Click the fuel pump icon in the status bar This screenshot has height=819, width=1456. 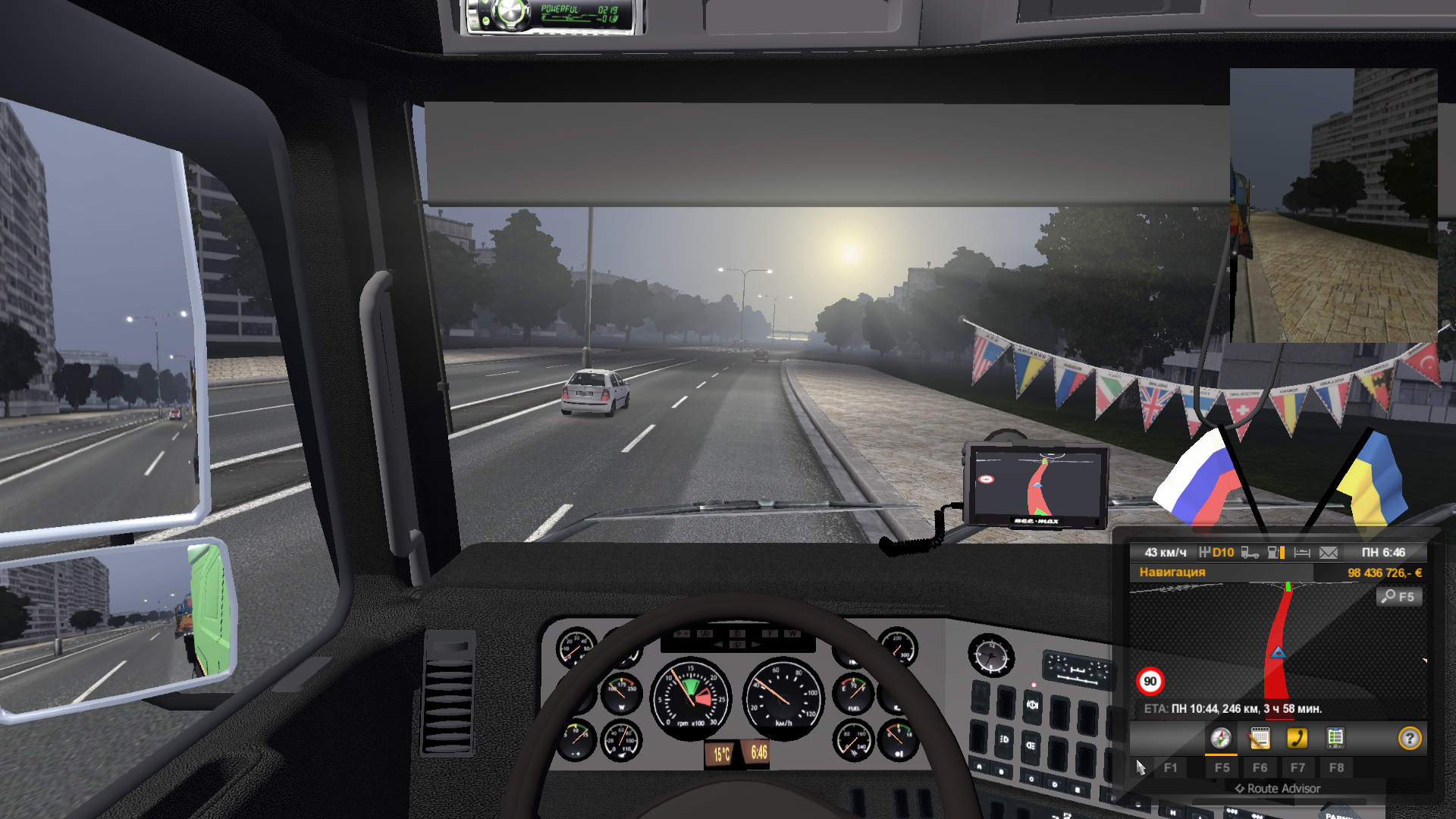(1273, 553)
